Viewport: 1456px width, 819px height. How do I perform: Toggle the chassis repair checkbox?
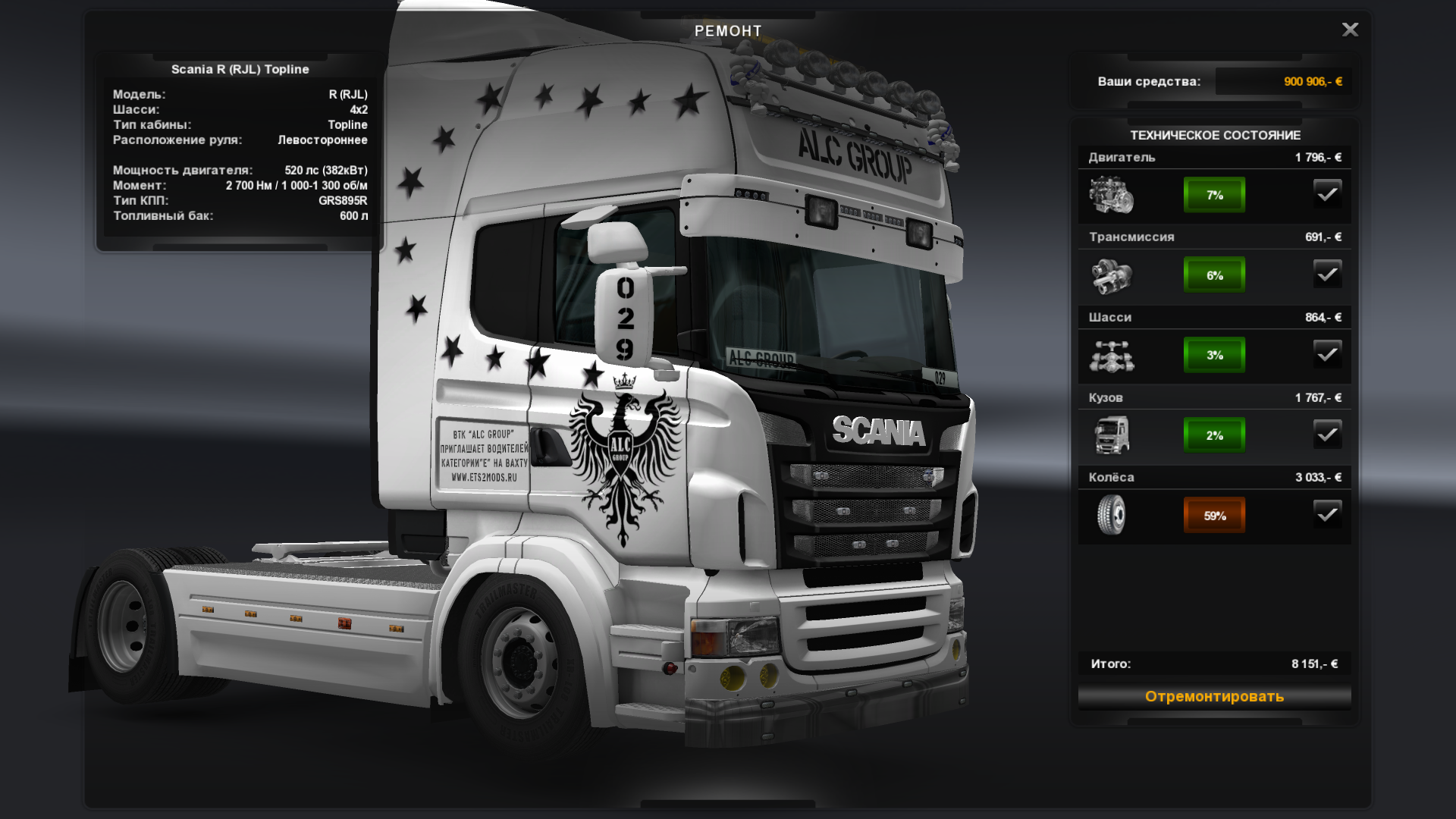pos(1327,354)
